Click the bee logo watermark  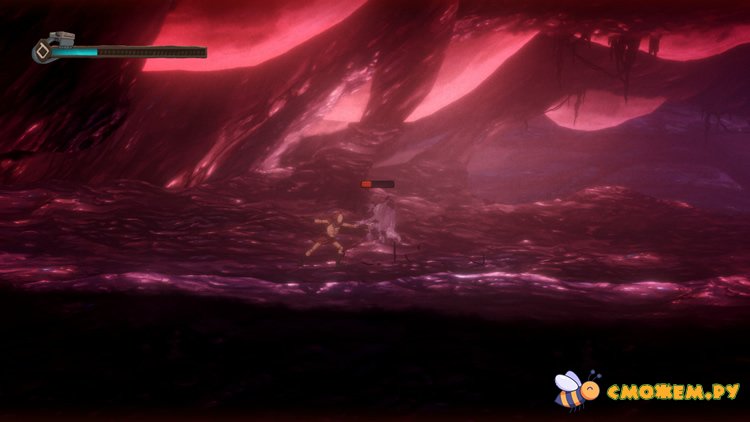tap(573, 390)
